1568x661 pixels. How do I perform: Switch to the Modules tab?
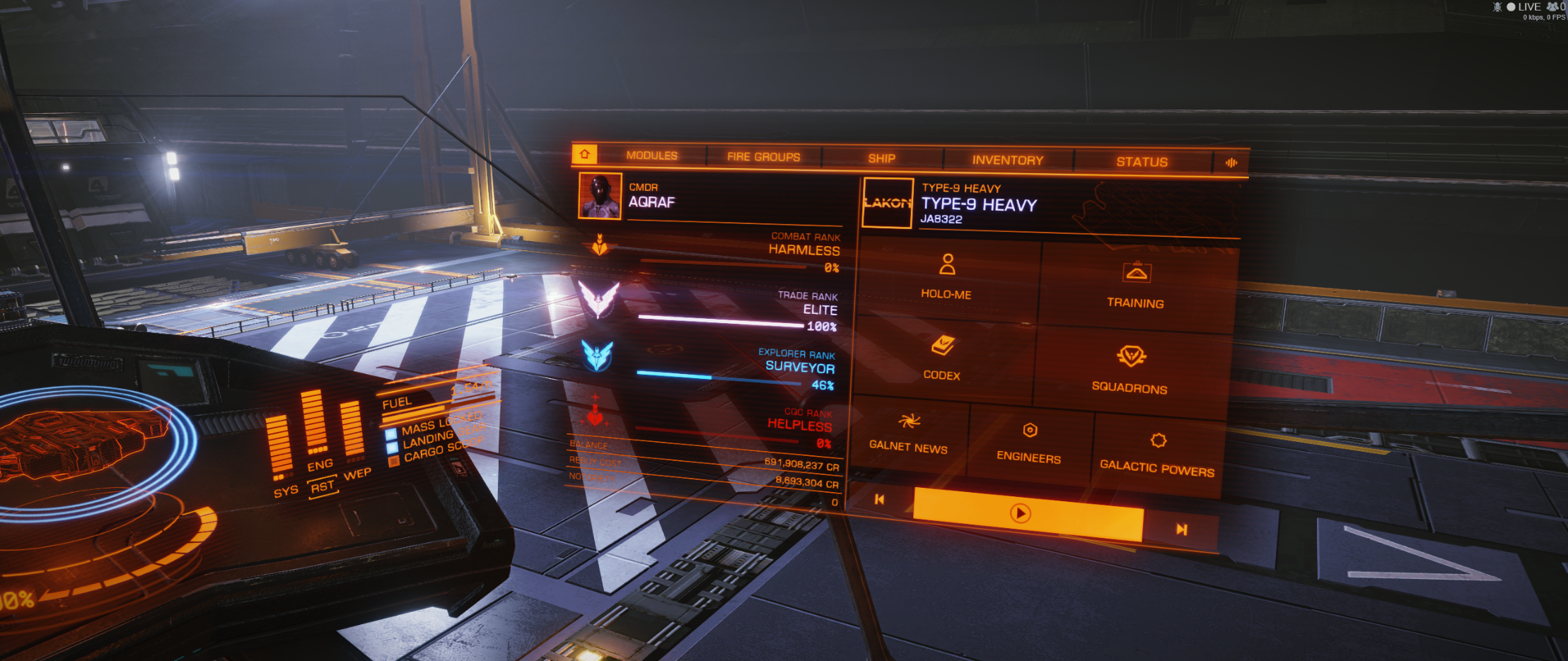651,156
